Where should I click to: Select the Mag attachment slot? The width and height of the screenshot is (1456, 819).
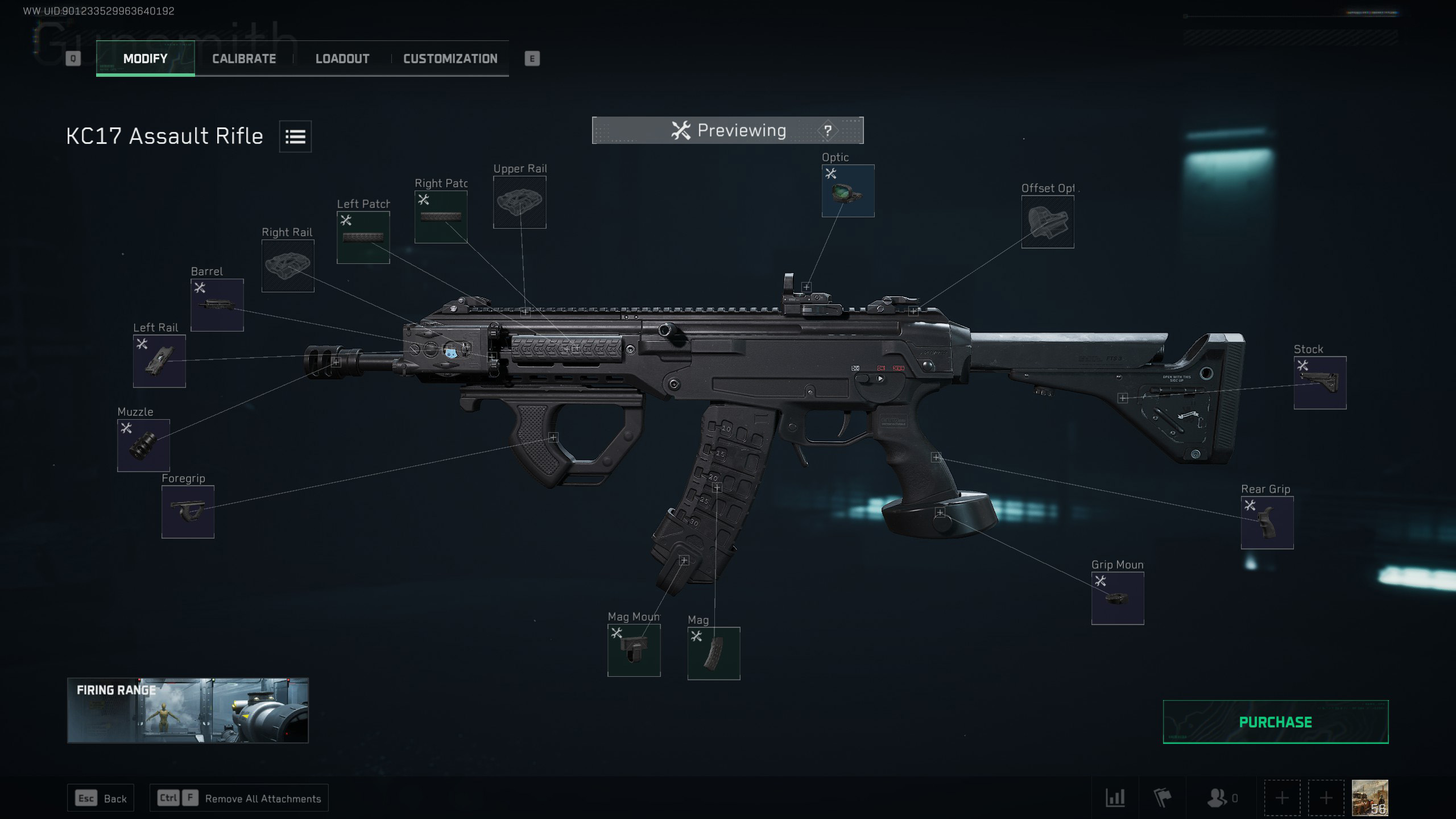tap(713, 653)
